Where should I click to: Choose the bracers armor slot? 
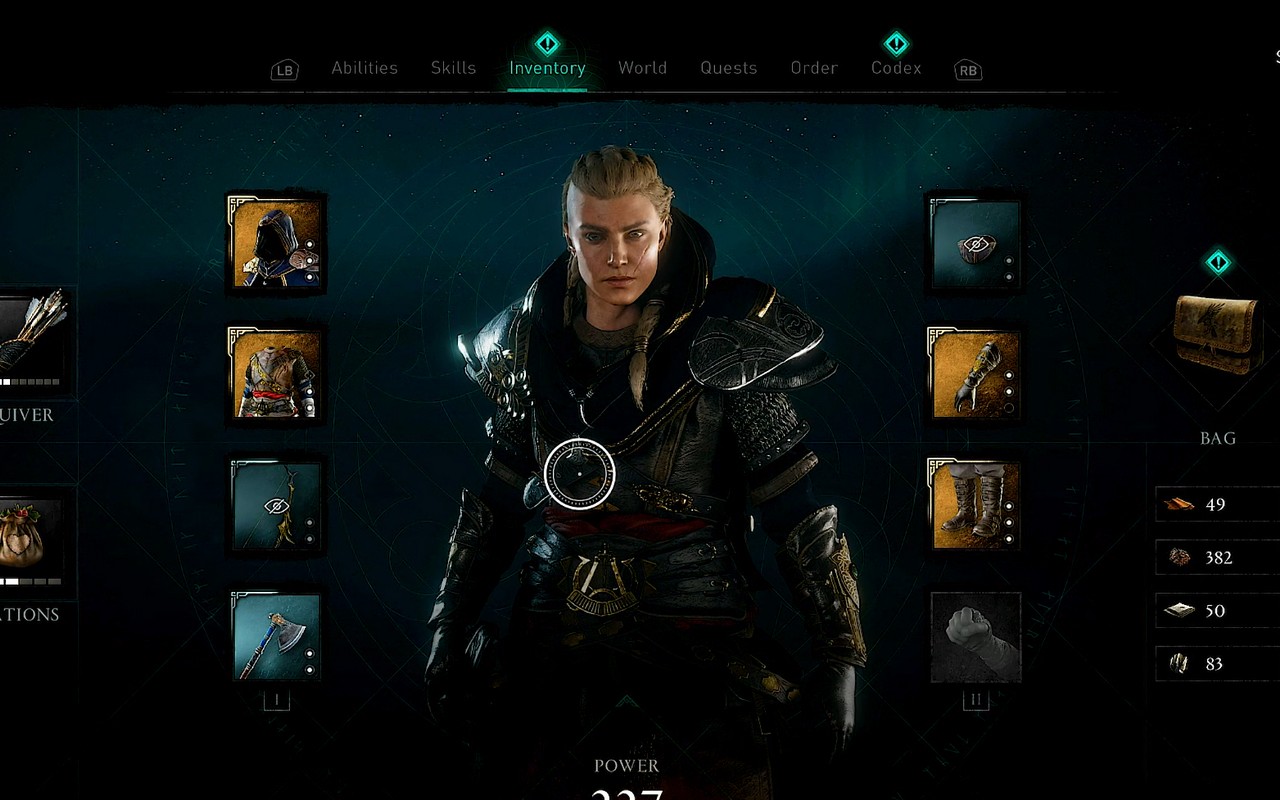pos(975,374)
